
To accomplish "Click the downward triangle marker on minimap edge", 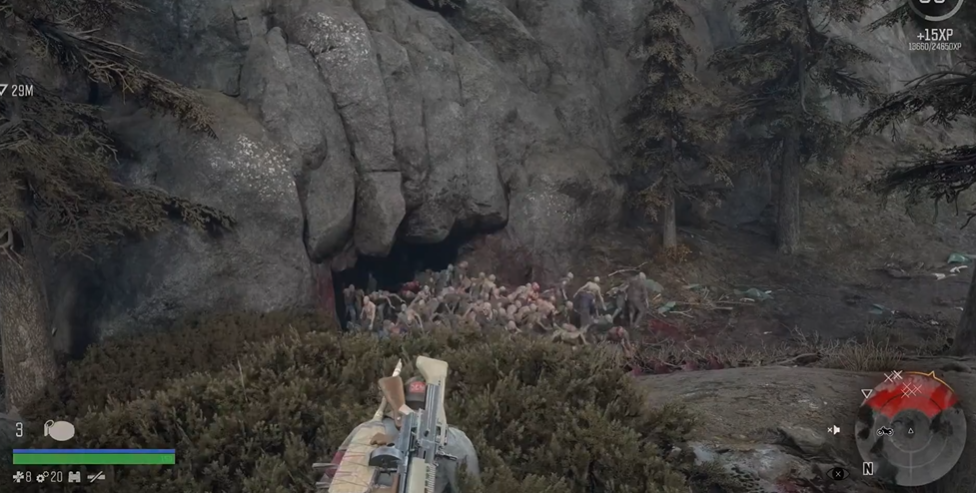I will click(x=867, y=393).
